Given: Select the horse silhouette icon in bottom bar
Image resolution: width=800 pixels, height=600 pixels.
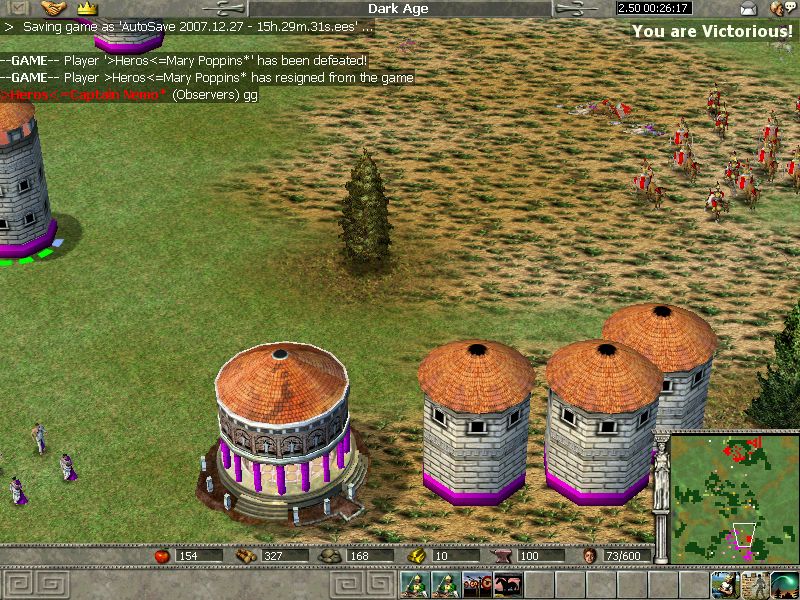Looking at the screenshot, I should 507,585.
